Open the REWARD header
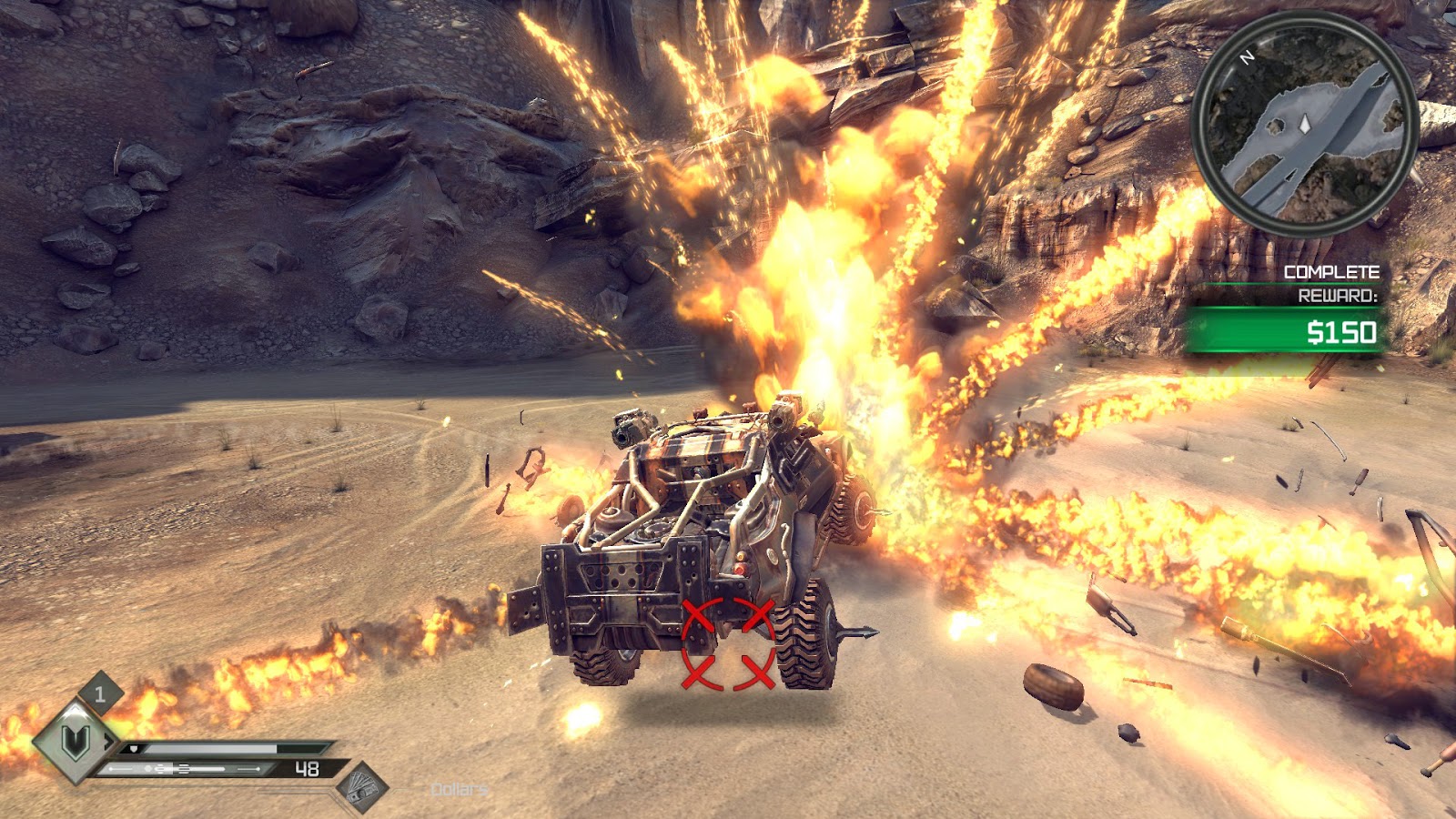This screenshot has height=819, width=1456. [1339, 295]
